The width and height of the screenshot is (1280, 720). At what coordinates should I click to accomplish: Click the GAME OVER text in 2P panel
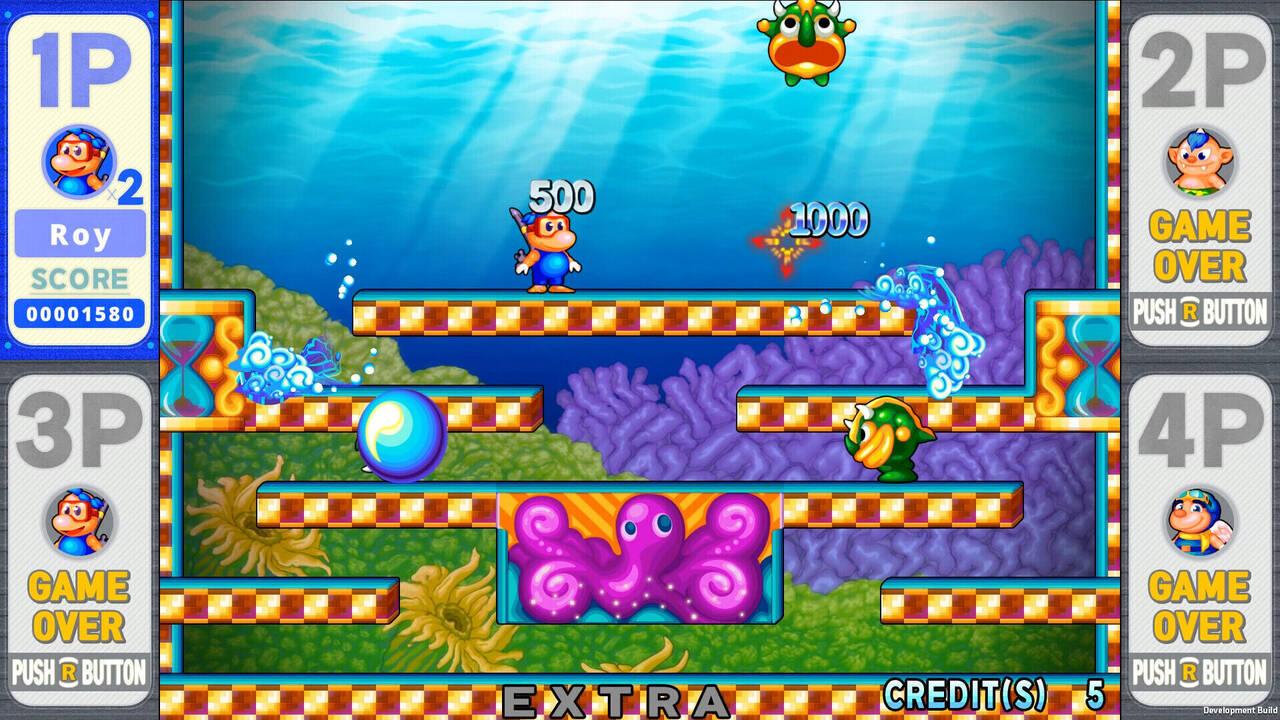click(1199, 243)
